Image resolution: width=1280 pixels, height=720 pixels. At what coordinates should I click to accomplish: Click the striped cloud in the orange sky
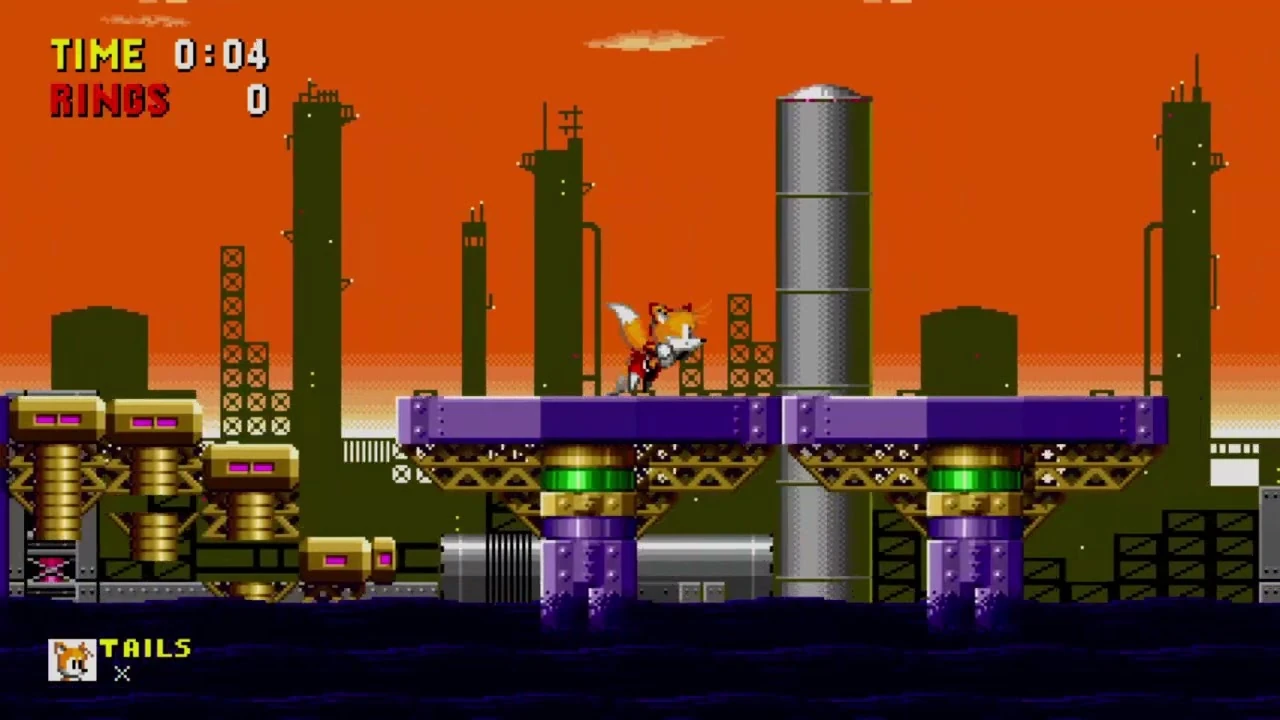point(650,40)
